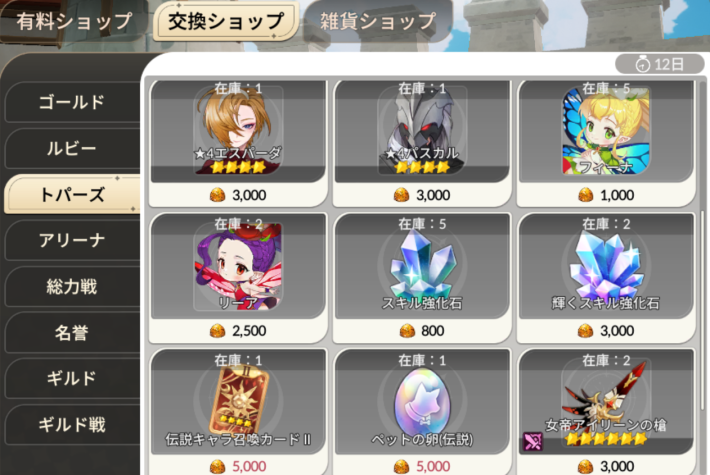Show the 総力戦 shop category
The width and height of the screenshot is (710, 475).
click(x=71, y=287)
